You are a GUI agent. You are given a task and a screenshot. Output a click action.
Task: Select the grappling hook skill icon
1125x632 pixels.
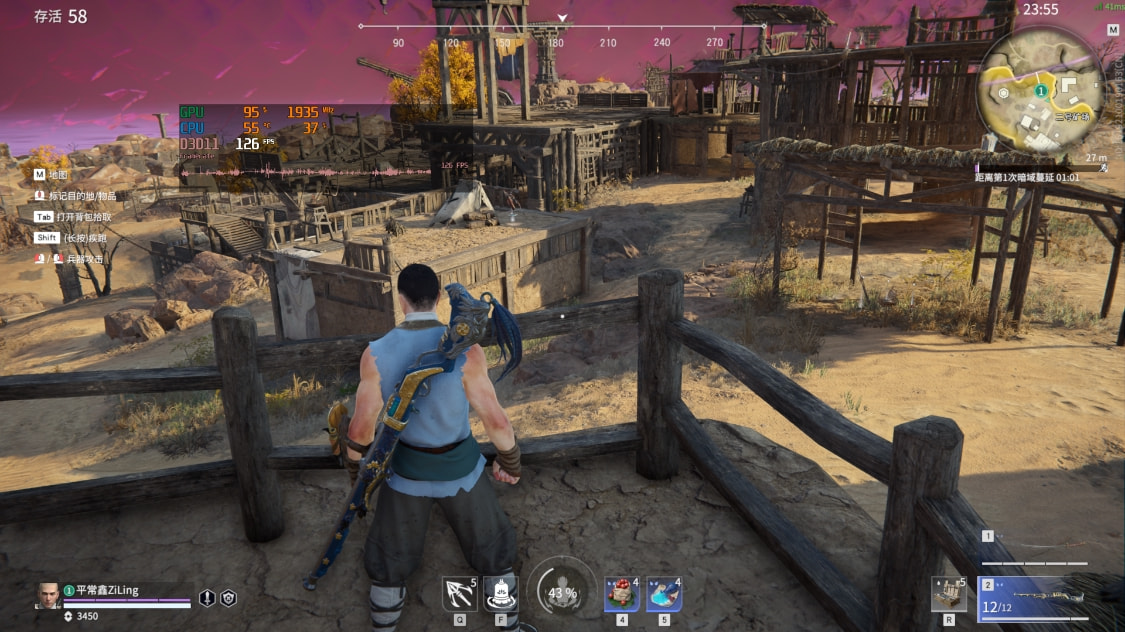(x=459, y=594)
